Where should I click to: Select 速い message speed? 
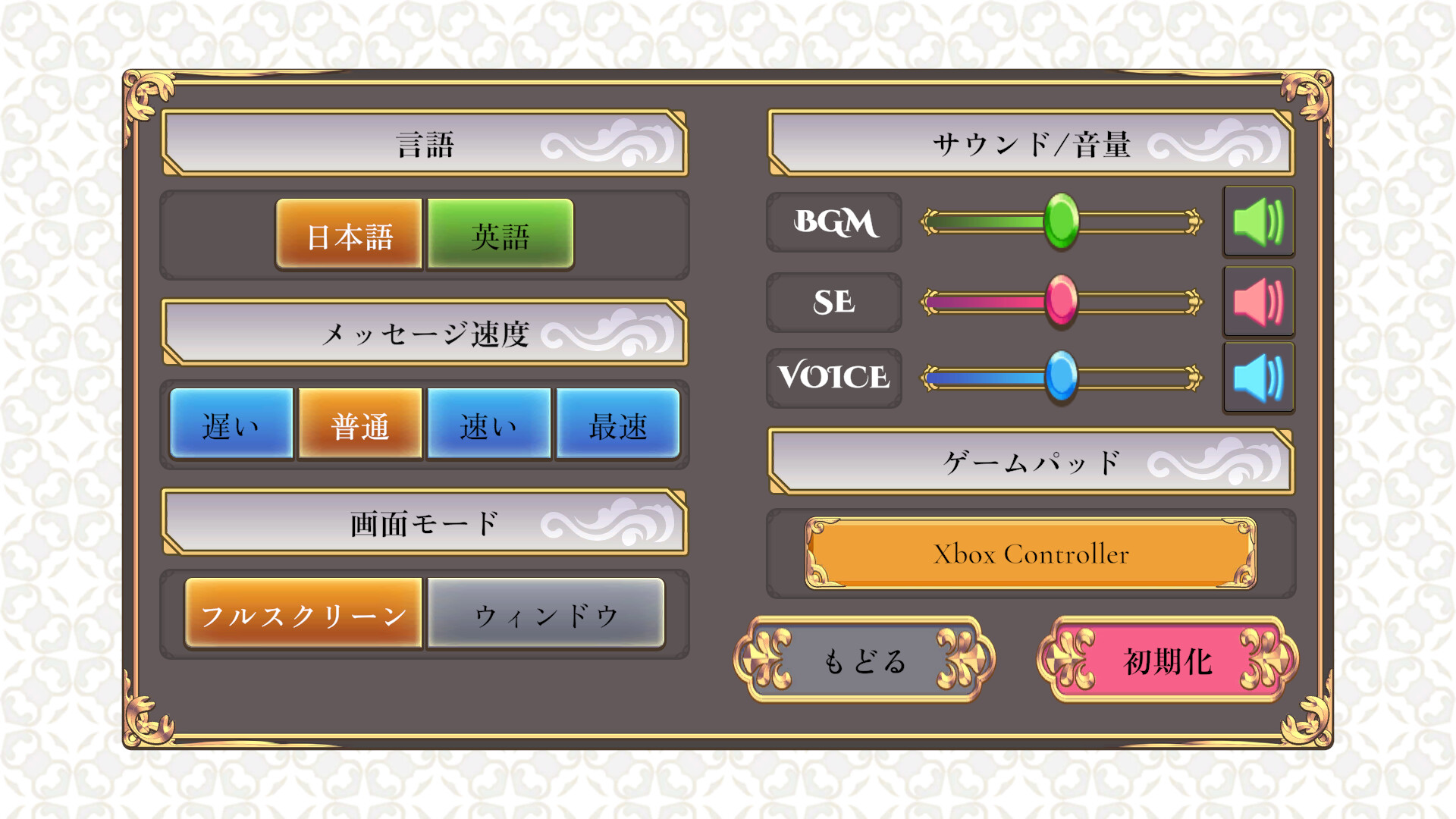[488, 426]
